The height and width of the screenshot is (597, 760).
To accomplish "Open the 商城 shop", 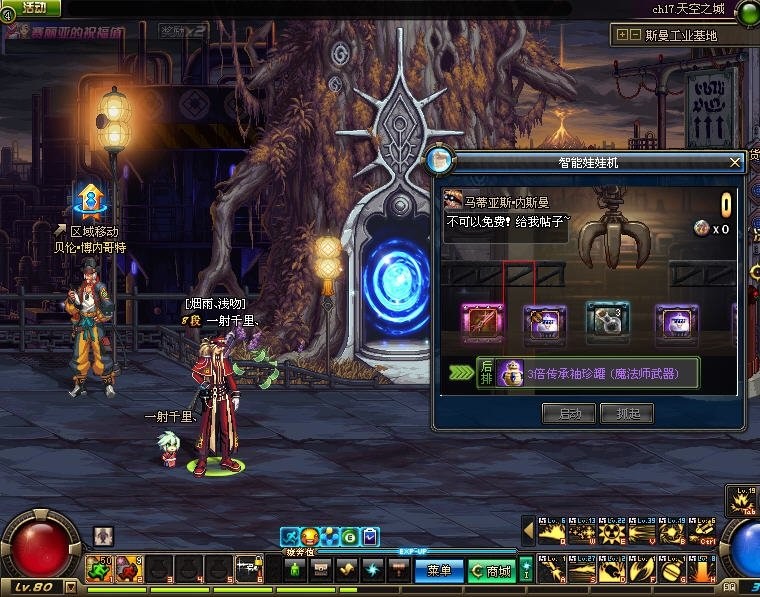I will click(491, 571).
